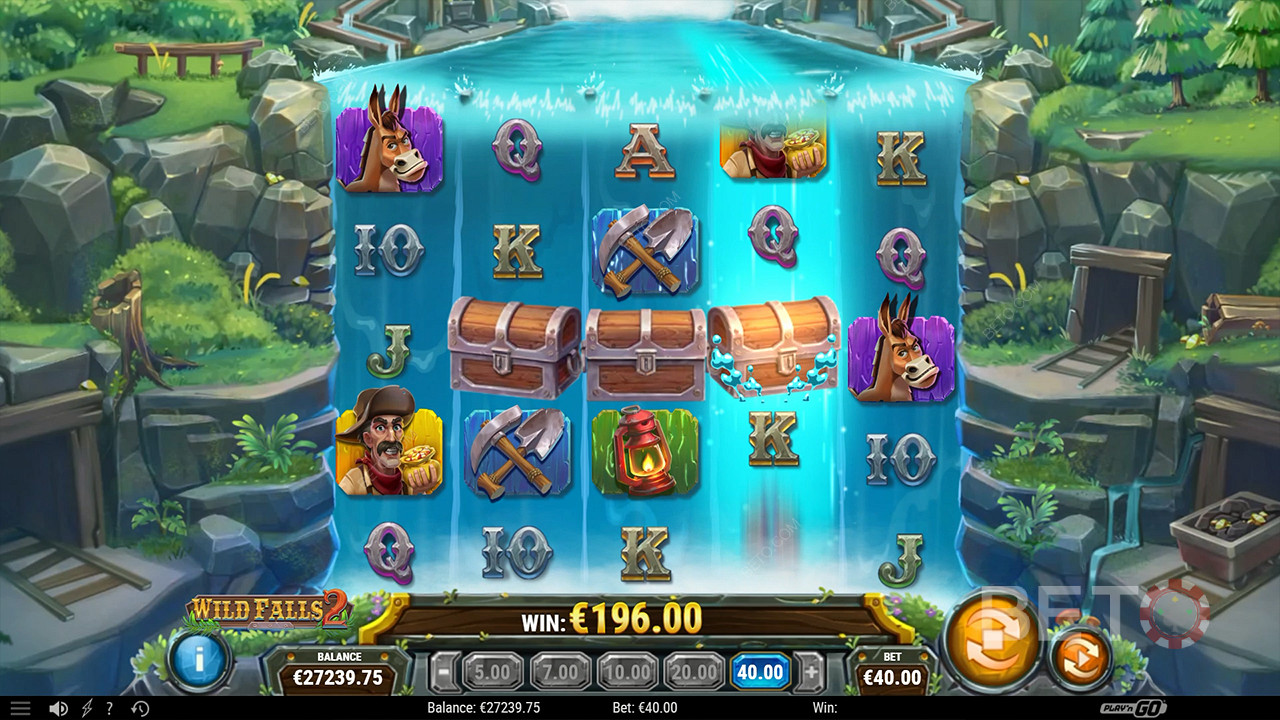Image resolution: width=1280 pixels, height=720 pixels.
Task: Toggle fast play with the lightning bolt icon
Action: (87, 708)
